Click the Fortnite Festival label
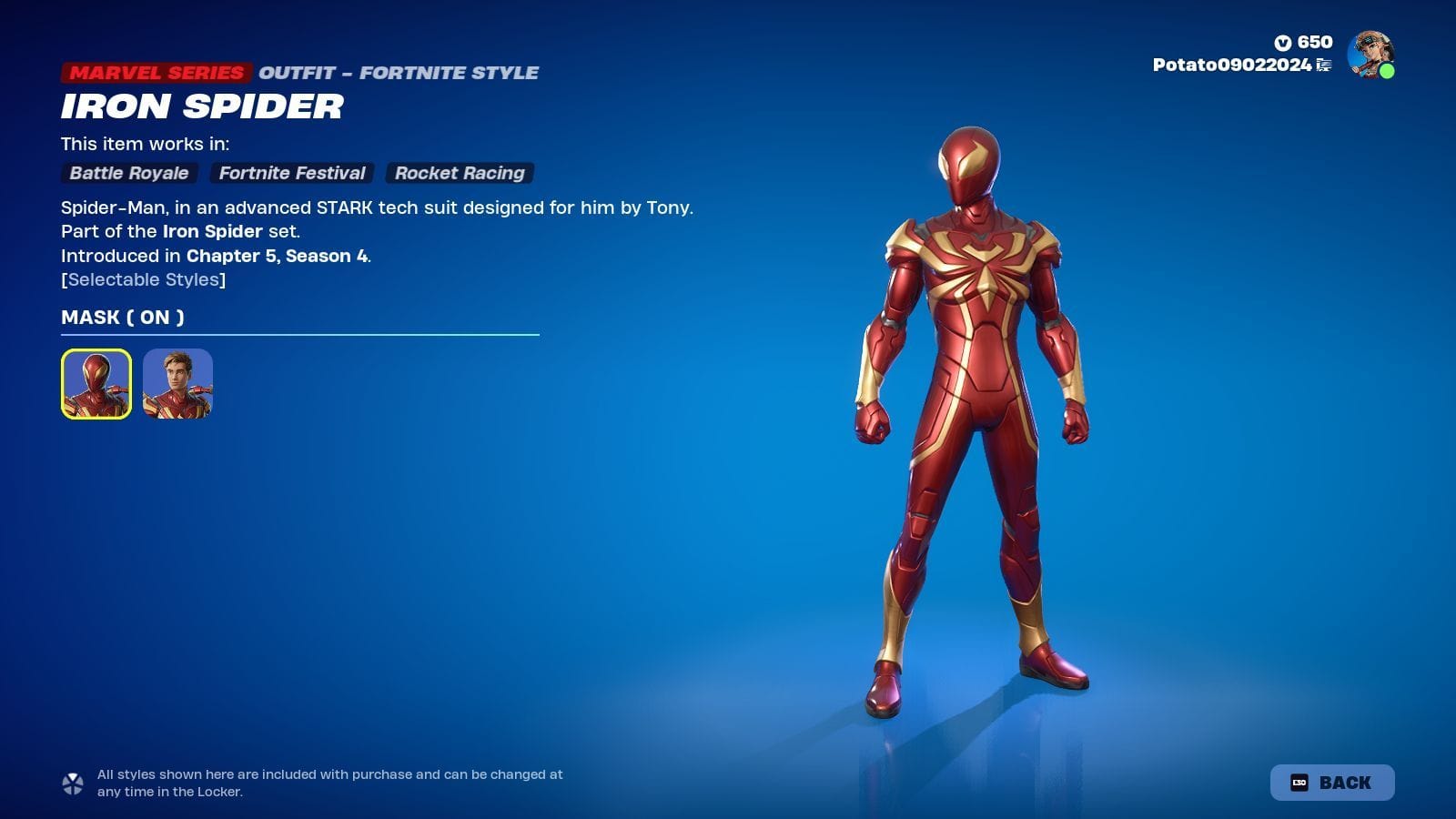The width and height of the screenshot is (1456, 819). [291, 173]
